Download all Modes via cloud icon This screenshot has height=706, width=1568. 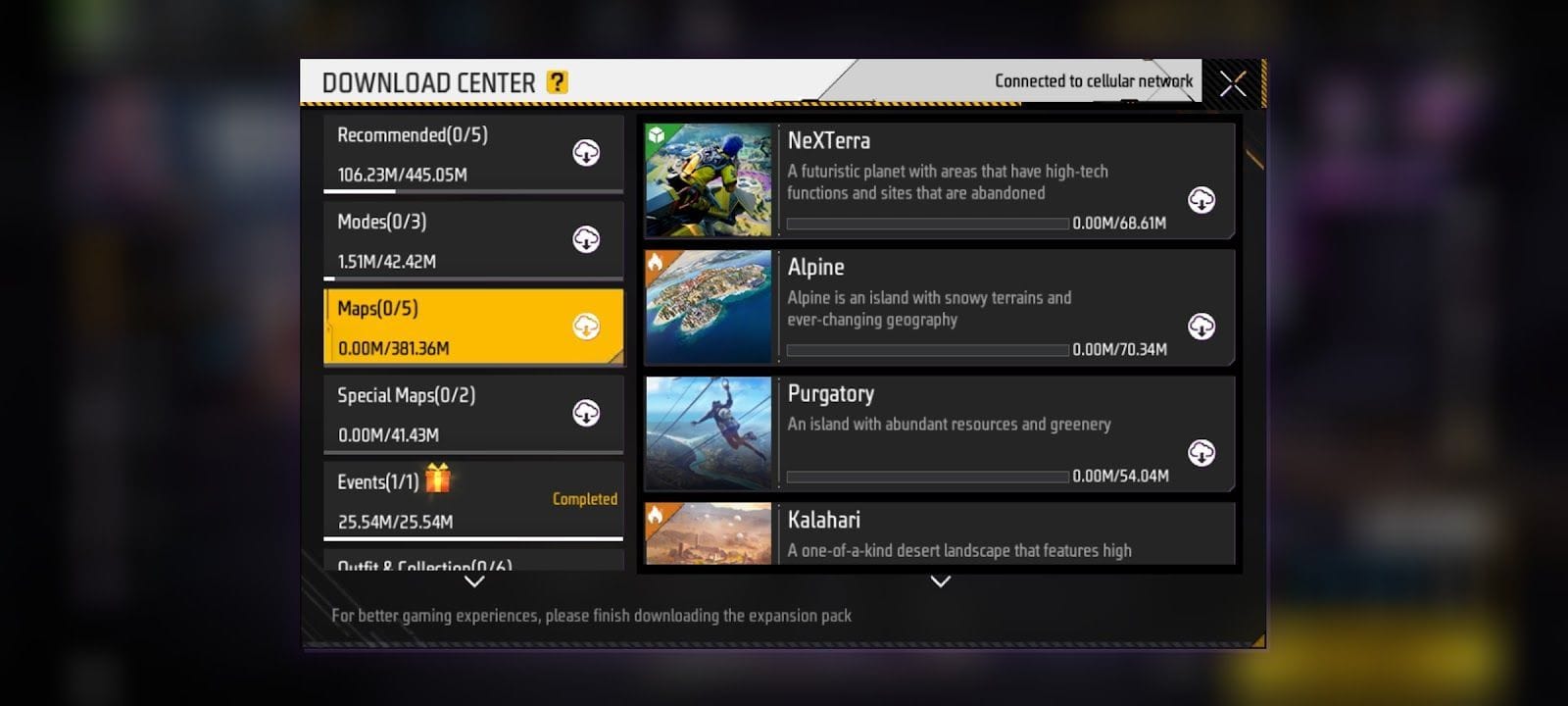coord(586,239)
